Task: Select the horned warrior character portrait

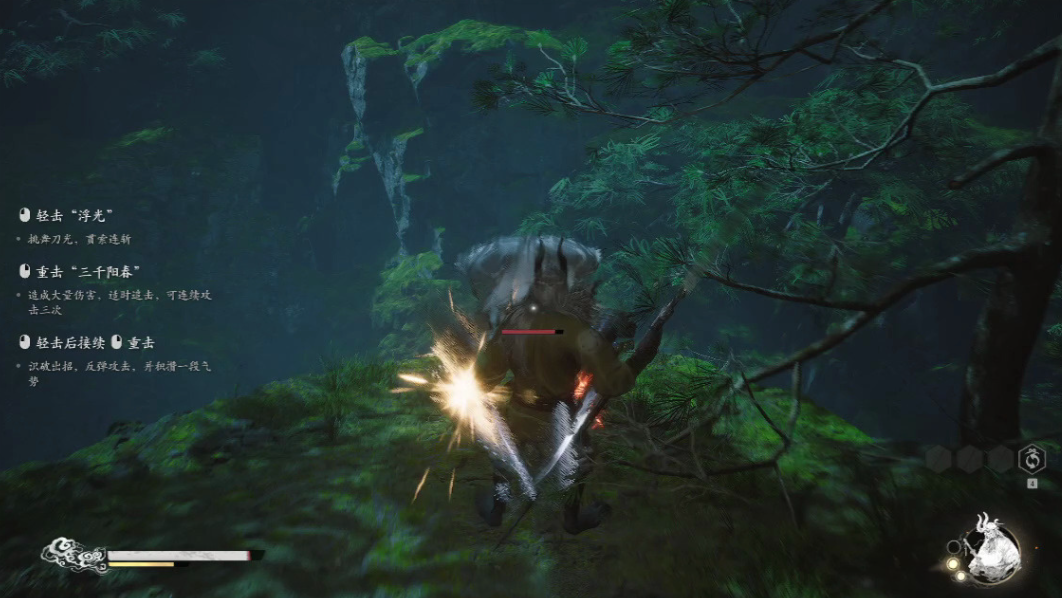Action: 992,549
